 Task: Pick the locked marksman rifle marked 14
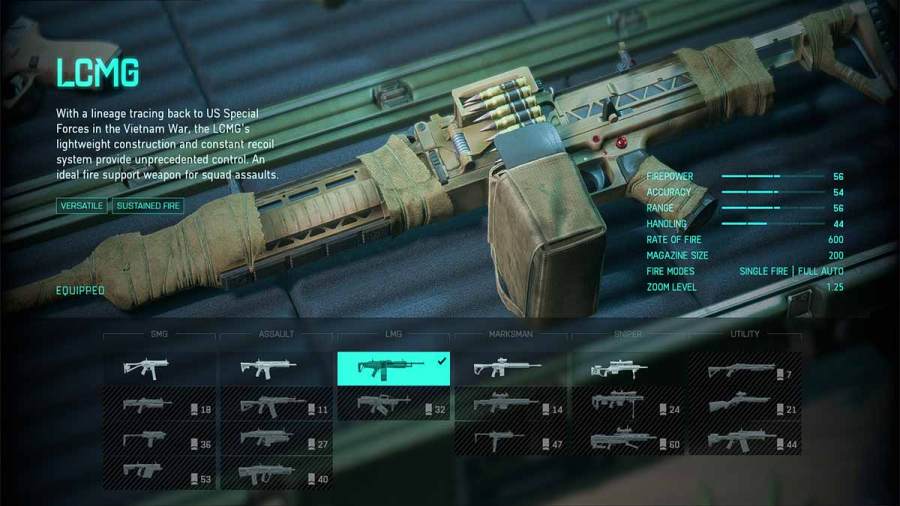click(x=510, y=405)
